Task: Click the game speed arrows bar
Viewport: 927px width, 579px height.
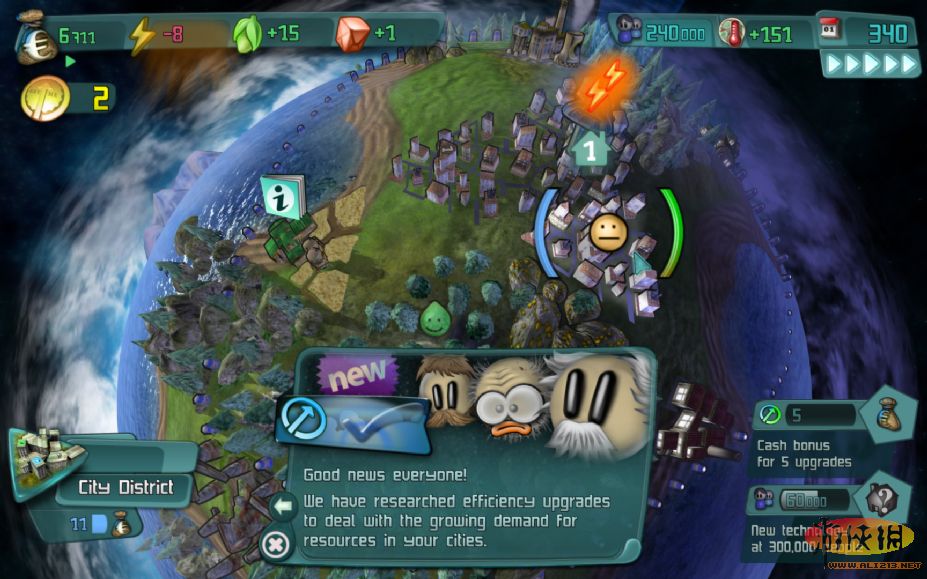Action: pos(869,64)
